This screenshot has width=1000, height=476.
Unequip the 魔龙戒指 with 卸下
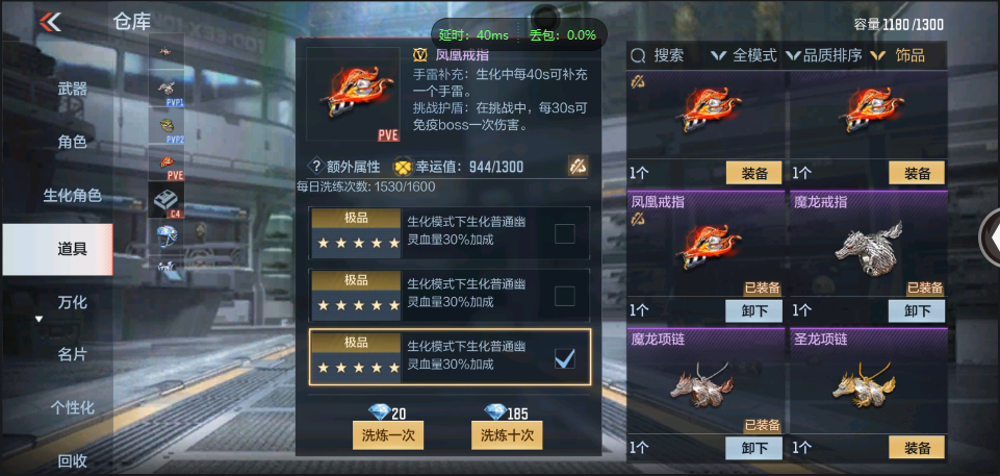pos(917,311)
